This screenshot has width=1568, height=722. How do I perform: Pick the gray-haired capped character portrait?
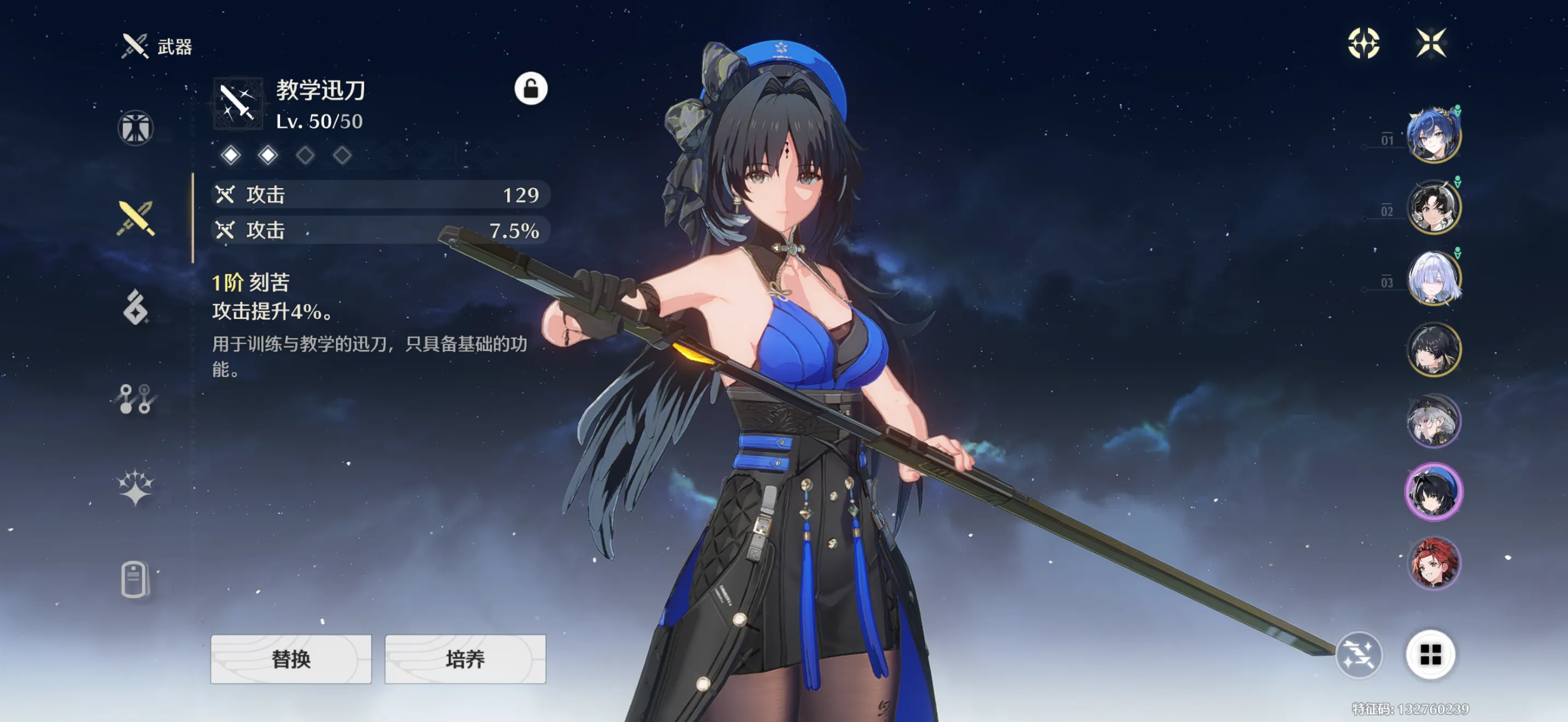coord(1434,421)
